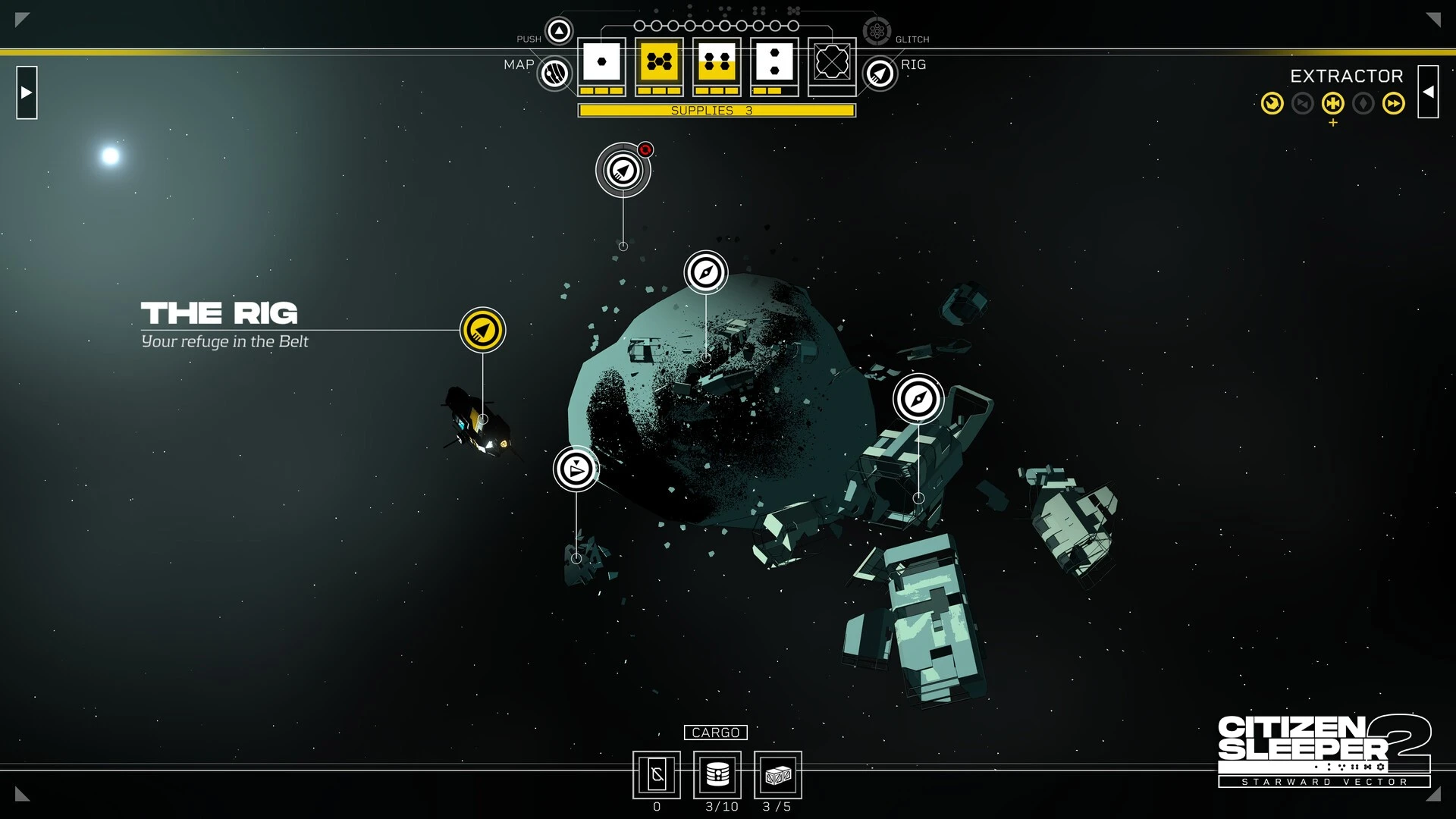Viewport: 1456px width, 819px height.
Task: Collapse the Extractor panel arrow
Action: [1428, 93]
